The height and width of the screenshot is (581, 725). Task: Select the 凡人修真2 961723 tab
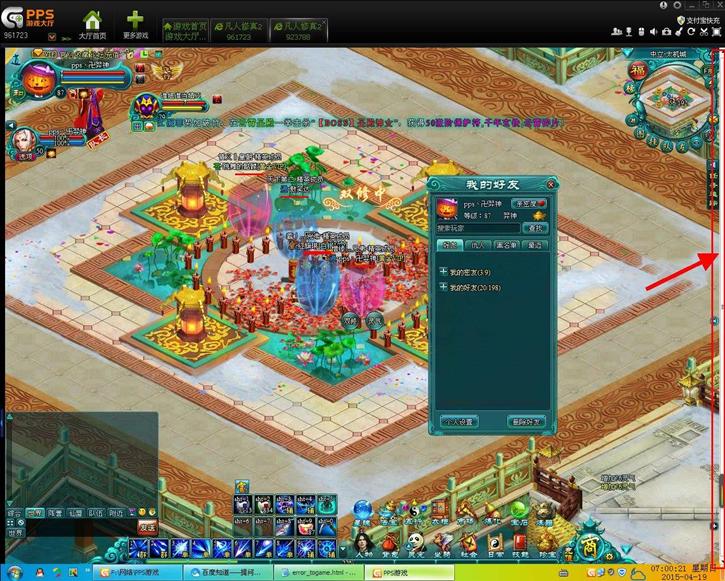click(238, 30)
